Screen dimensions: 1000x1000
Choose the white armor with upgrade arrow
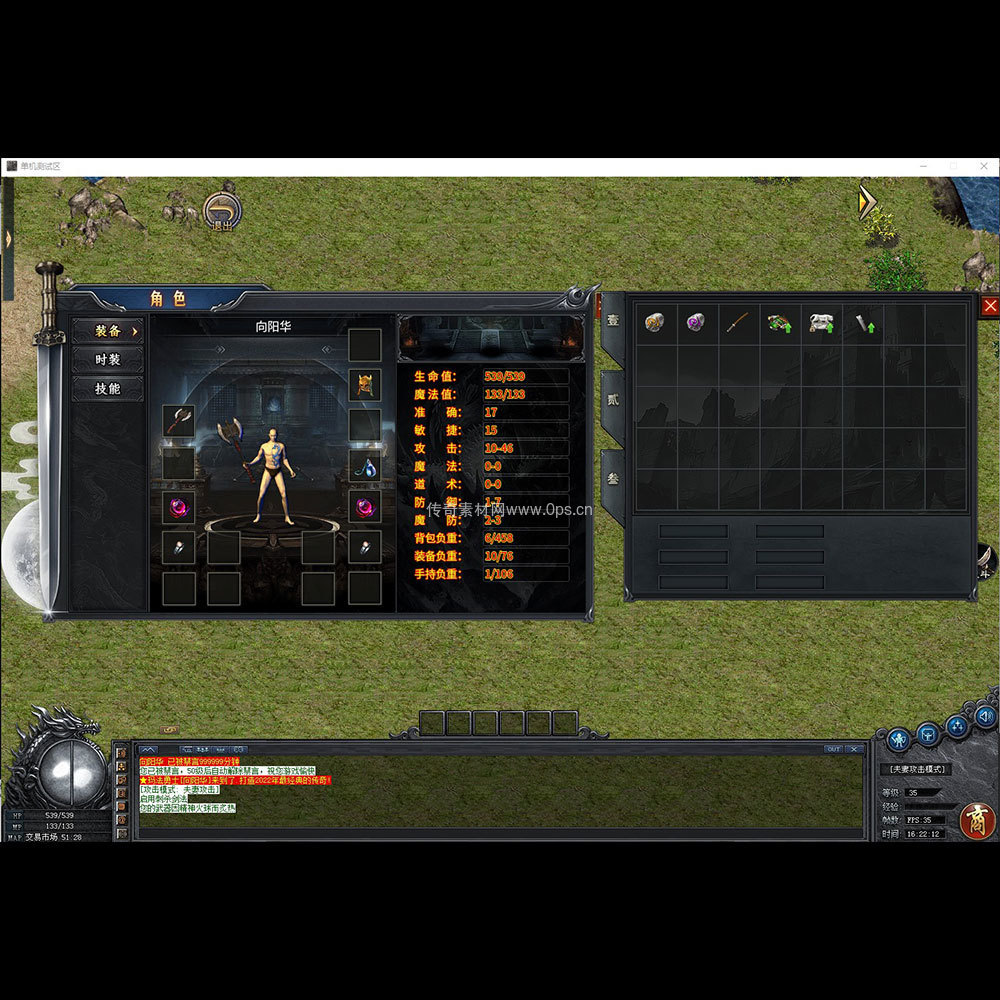pos(821,323)
